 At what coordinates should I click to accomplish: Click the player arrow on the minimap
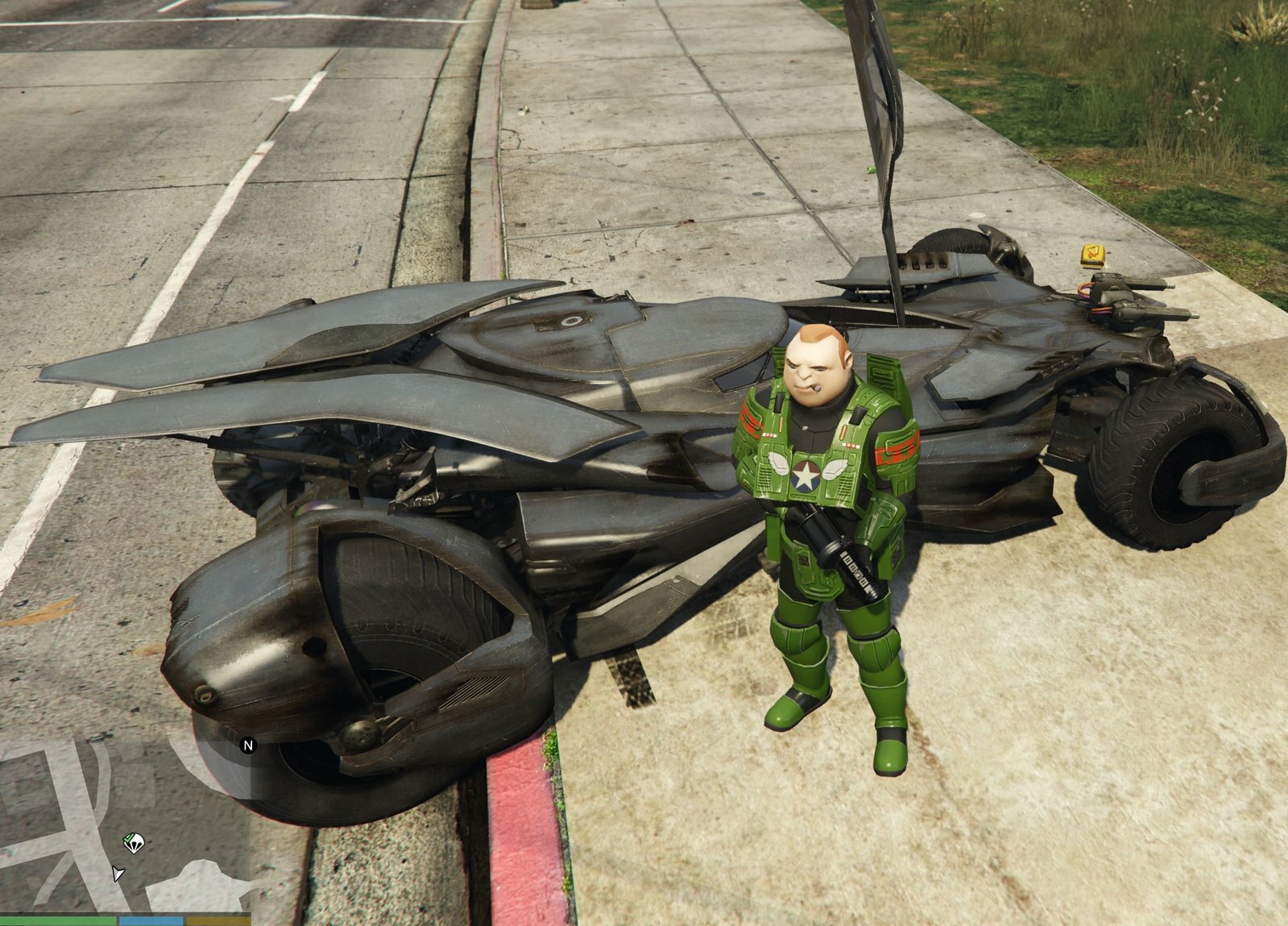point(118,874)
